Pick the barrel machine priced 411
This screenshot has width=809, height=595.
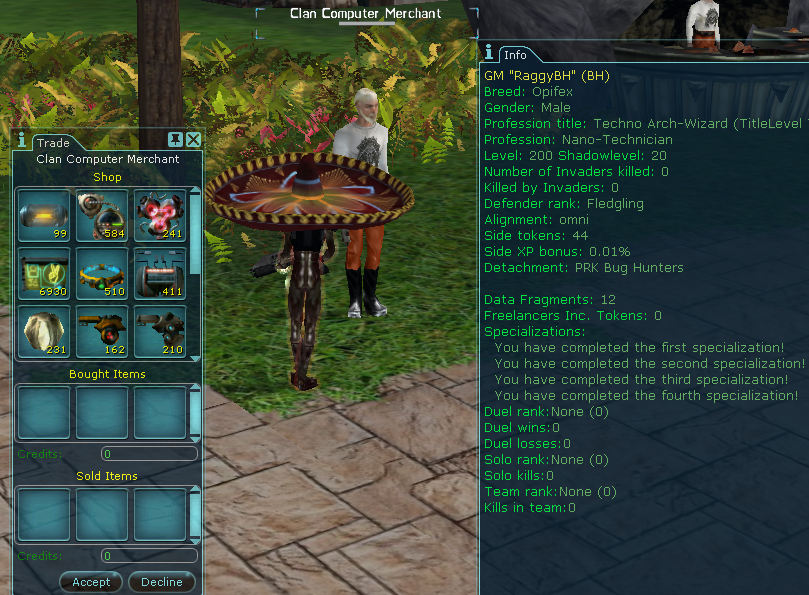coord(160,273)
